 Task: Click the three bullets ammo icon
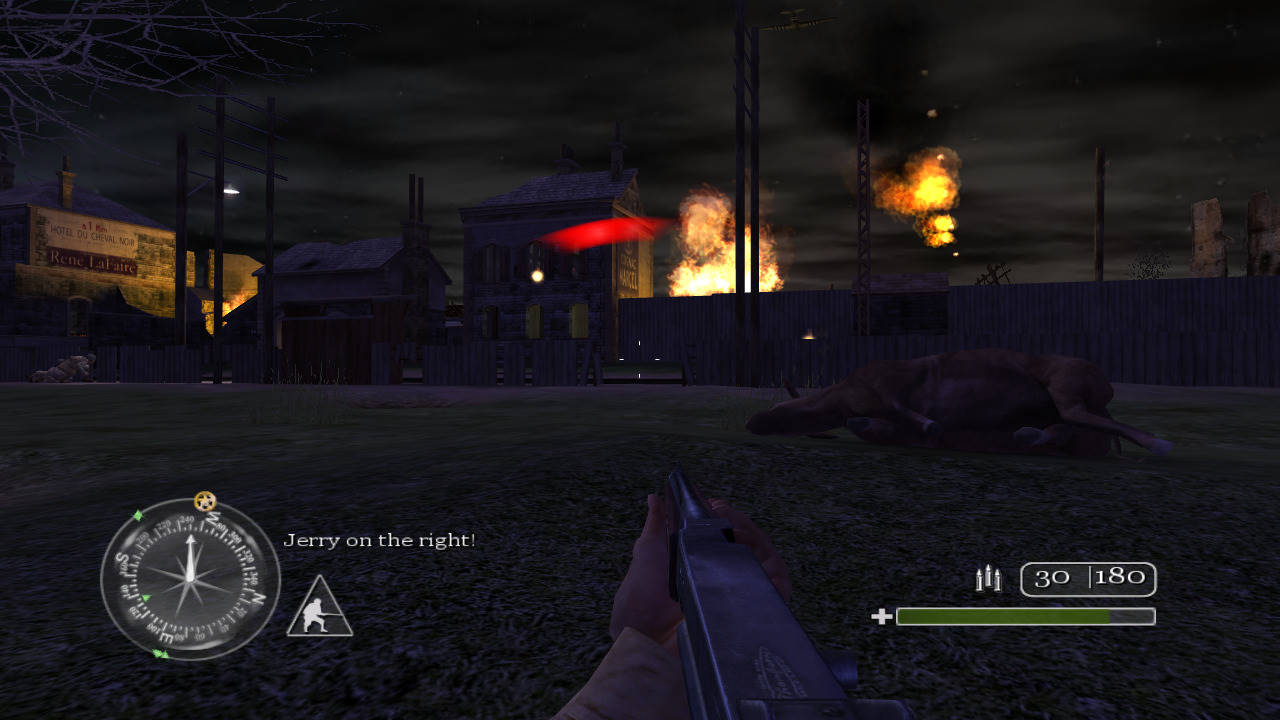[988, 578]
